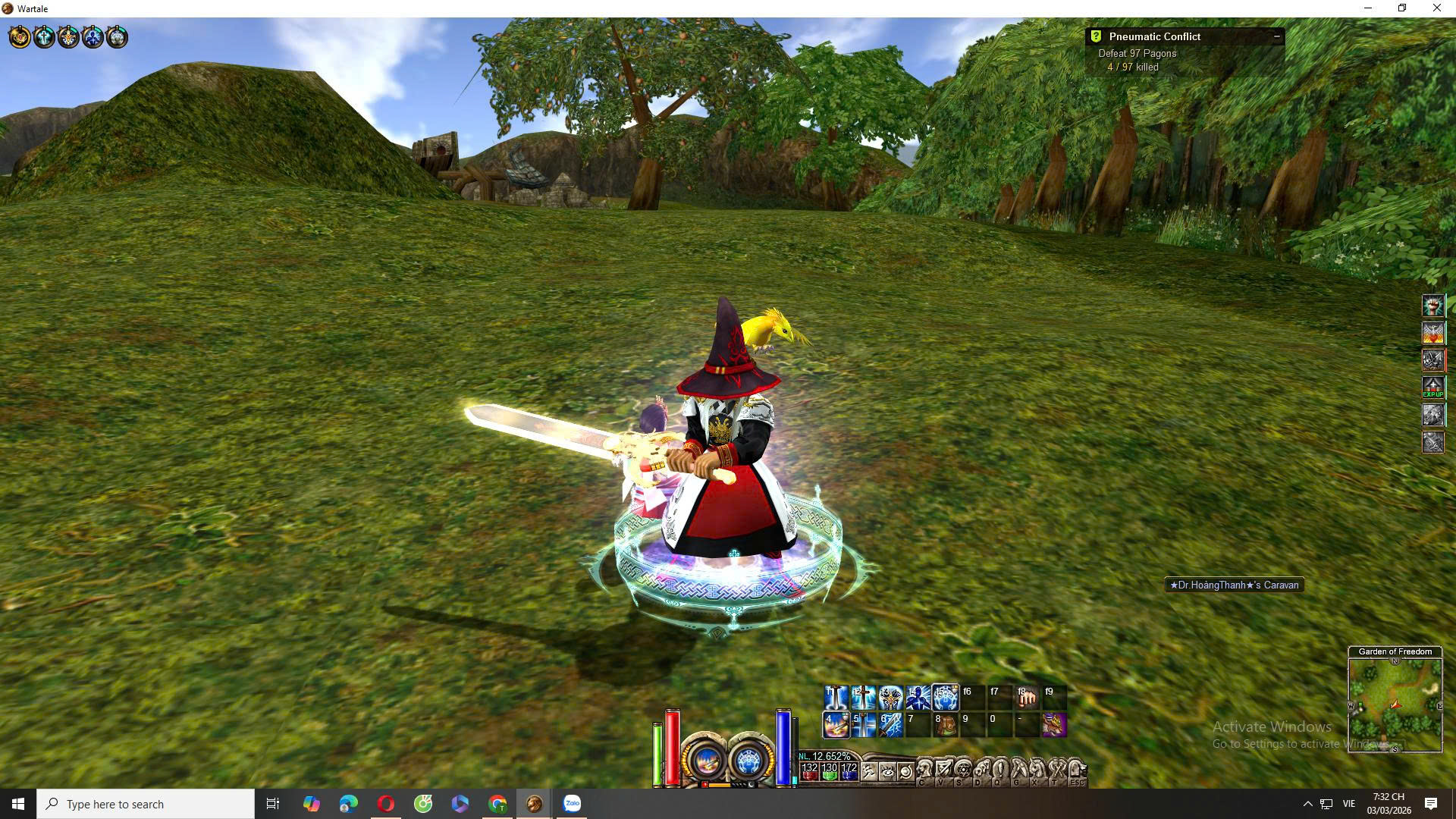1456x819 pixels.
Task: Select Dr.HoàngThanh's Caravan name label
Action: 1234,585
